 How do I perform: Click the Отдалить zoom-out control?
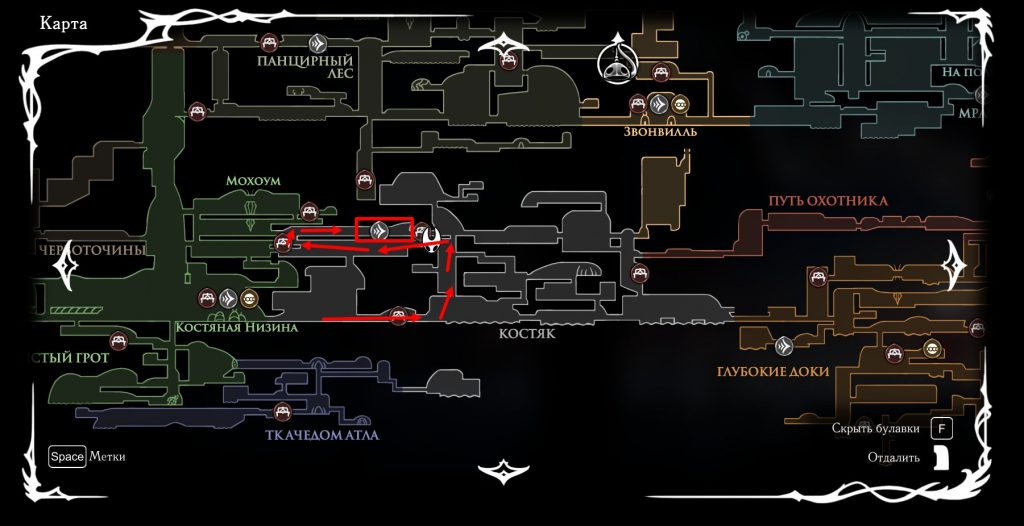tap(939, 458)
